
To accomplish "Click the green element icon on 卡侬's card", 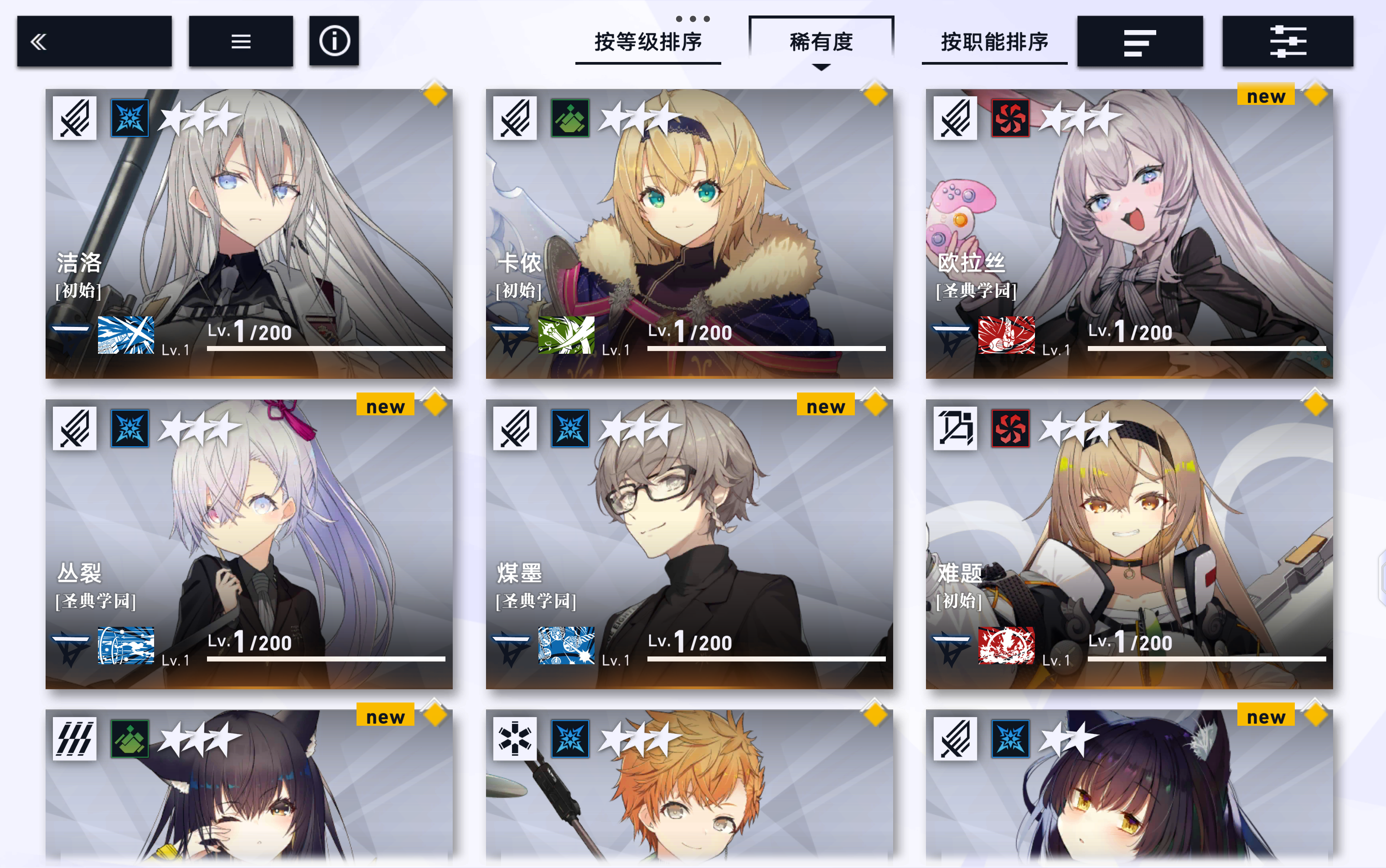I will 570,117.
